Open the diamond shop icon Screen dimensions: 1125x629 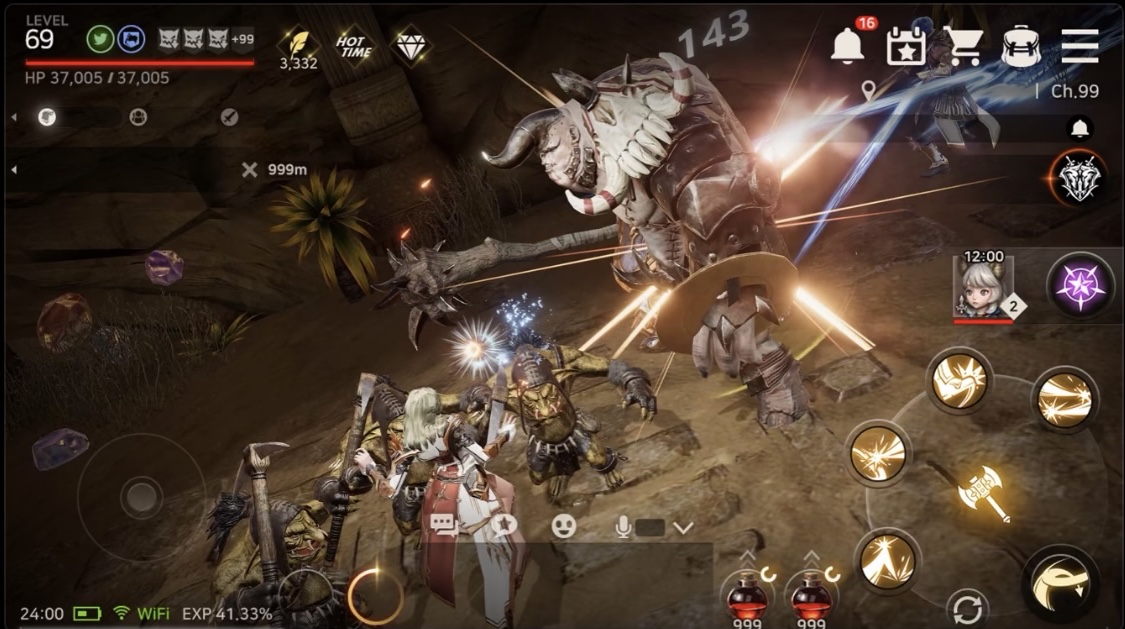[x=410, y=45]
